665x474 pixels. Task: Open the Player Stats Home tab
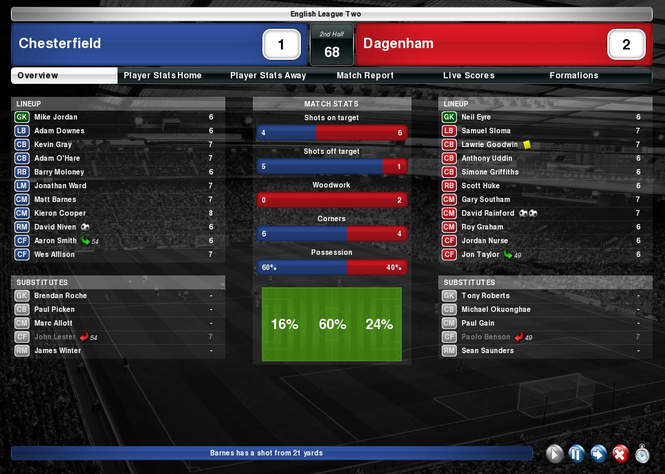tap(162, 76)
